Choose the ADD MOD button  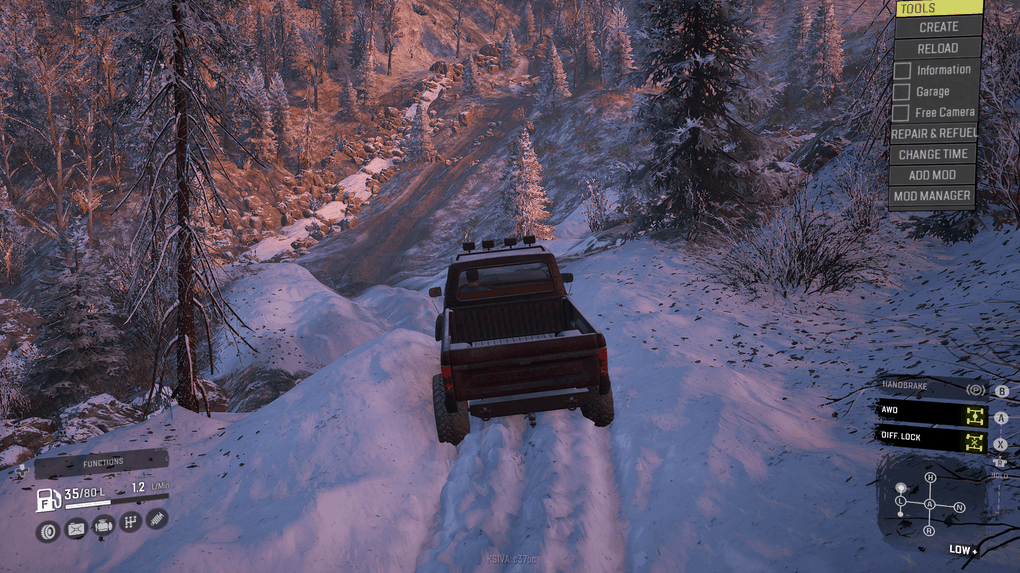(932, 175)
